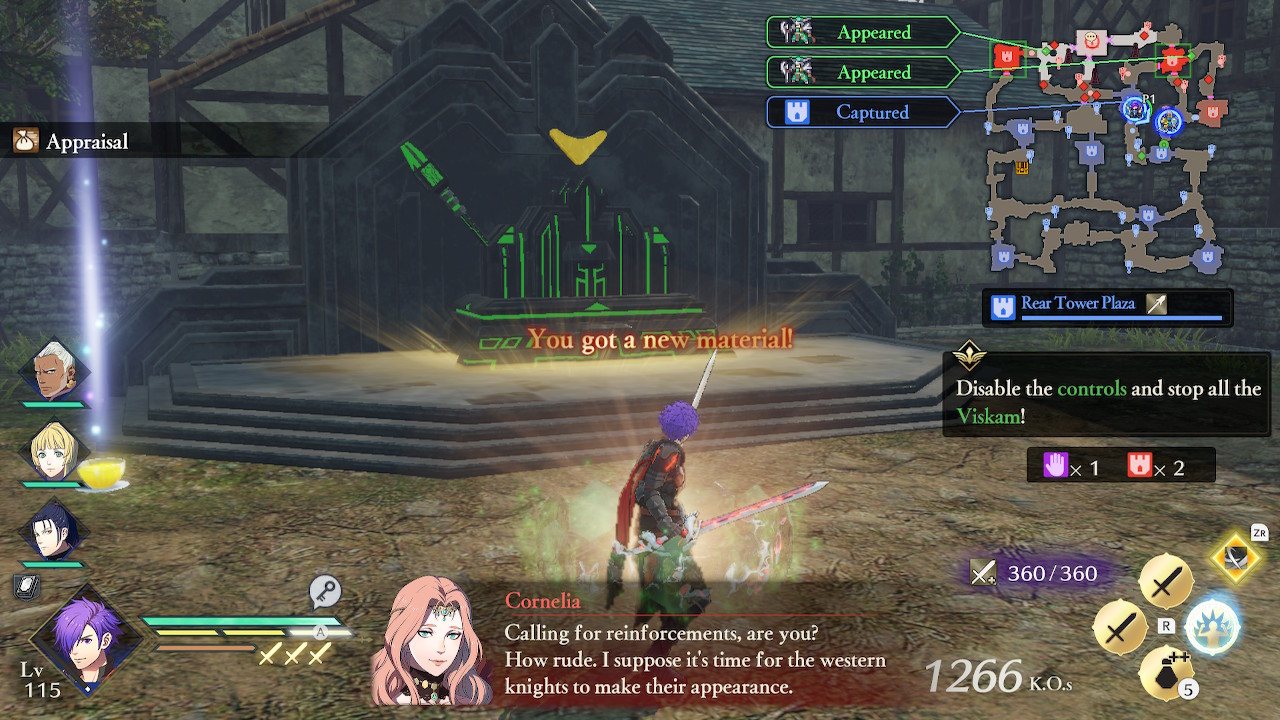The height and width of the screenshot is (720, 1280).
Task: Click the blue shield icon on Rear Tower Plaza banner
Action: point(1003,303)
